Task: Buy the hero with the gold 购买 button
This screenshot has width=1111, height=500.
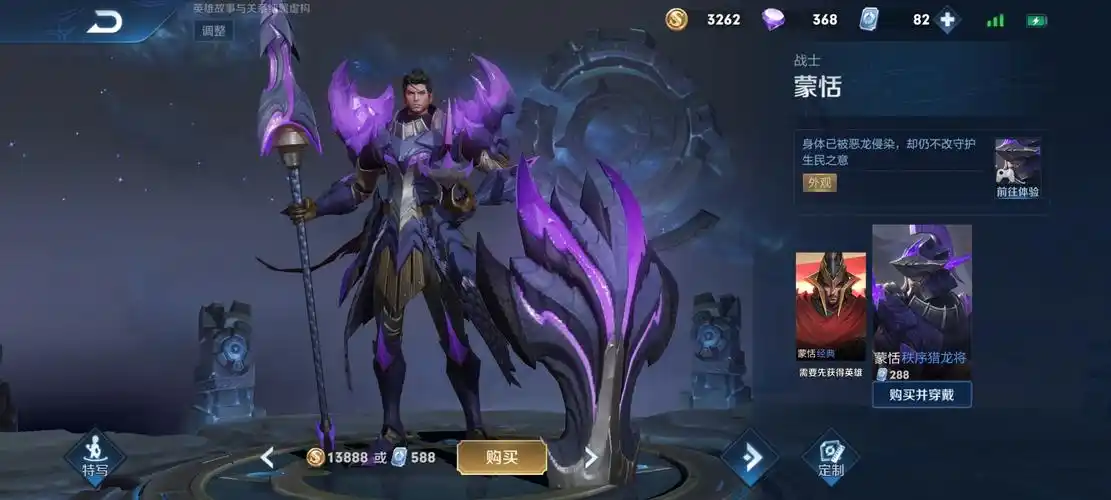Action: 502,457
